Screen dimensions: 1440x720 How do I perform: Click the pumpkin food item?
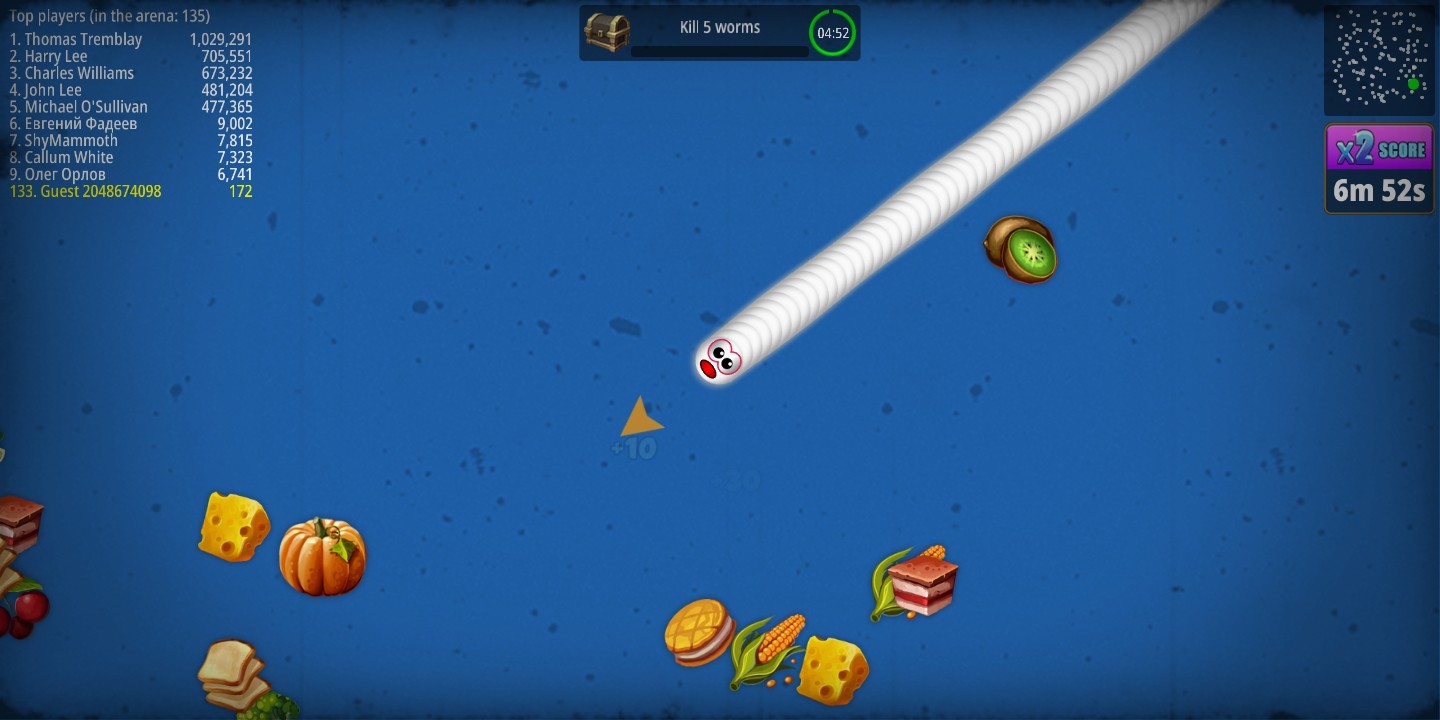(x=322, y=557)
